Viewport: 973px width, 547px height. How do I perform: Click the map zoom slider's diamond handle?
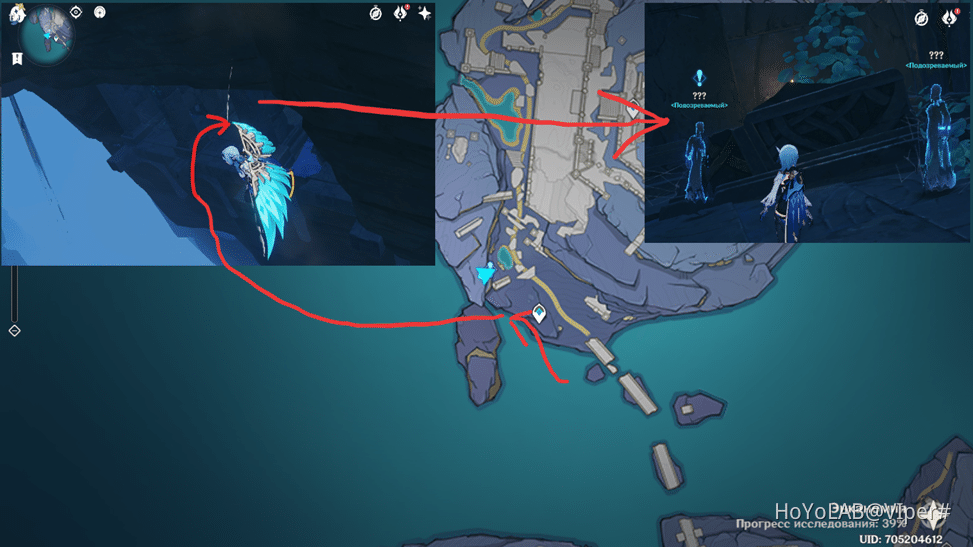click(x=14, y=330)
